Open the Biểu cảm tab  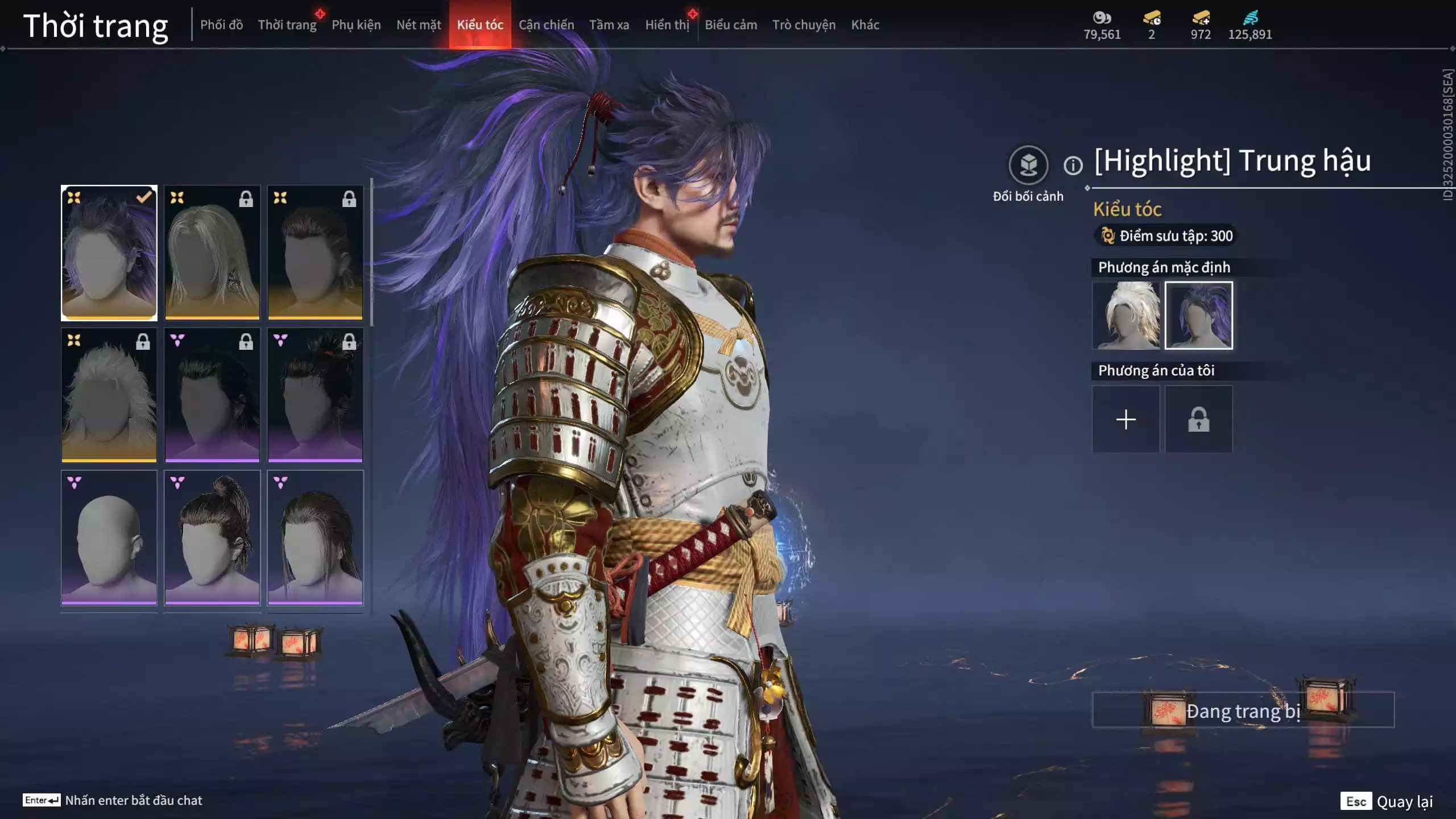731,25
